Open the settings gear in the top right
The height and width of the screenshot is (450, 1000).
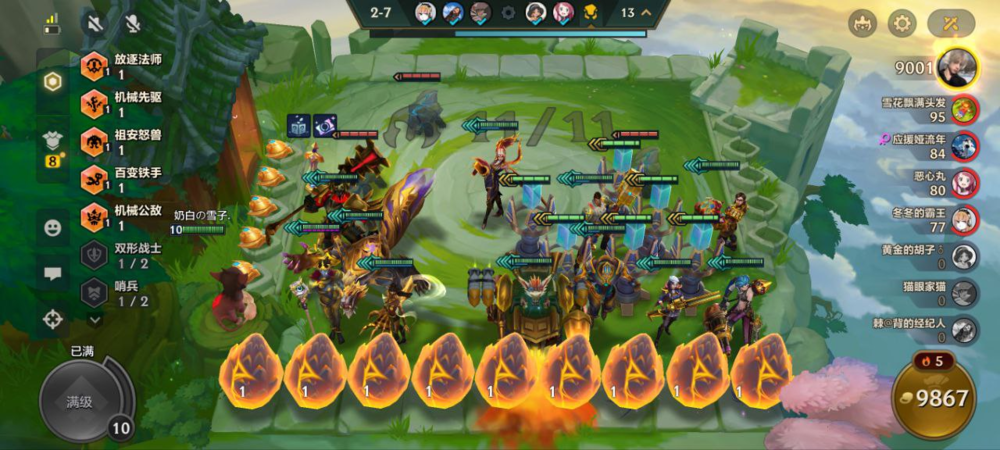902,23
